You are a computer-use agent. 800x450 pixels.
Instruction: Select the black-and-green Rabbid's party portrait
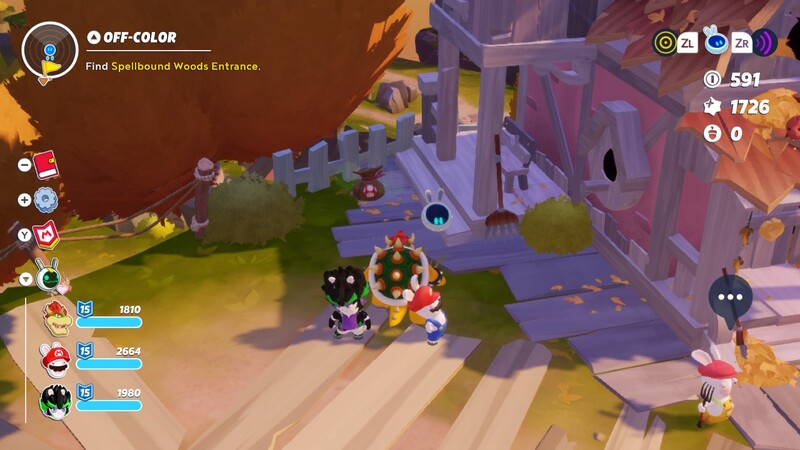coord(56,400)
